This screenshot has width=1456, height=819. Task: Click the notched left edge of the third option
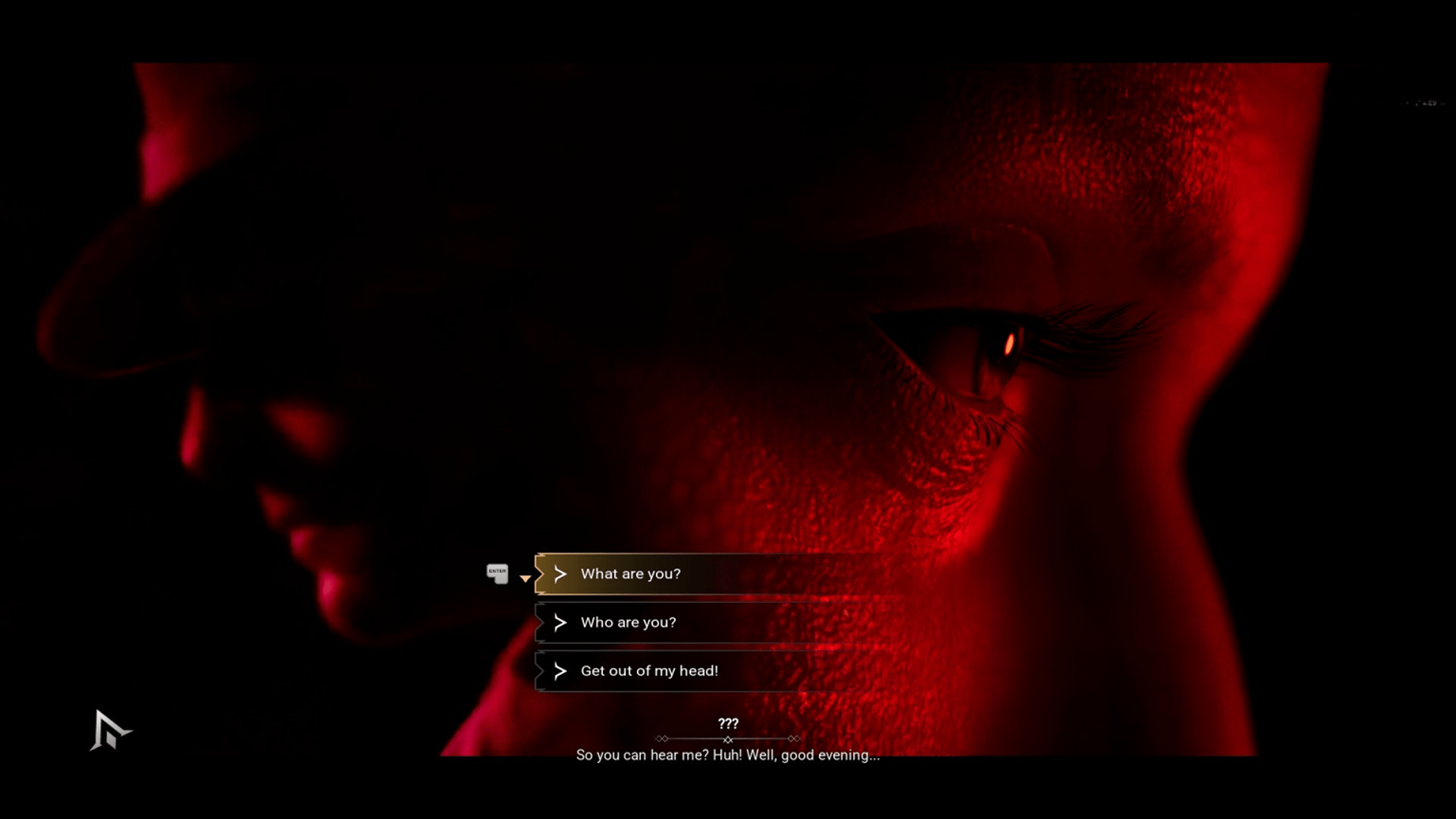point(540,671)
